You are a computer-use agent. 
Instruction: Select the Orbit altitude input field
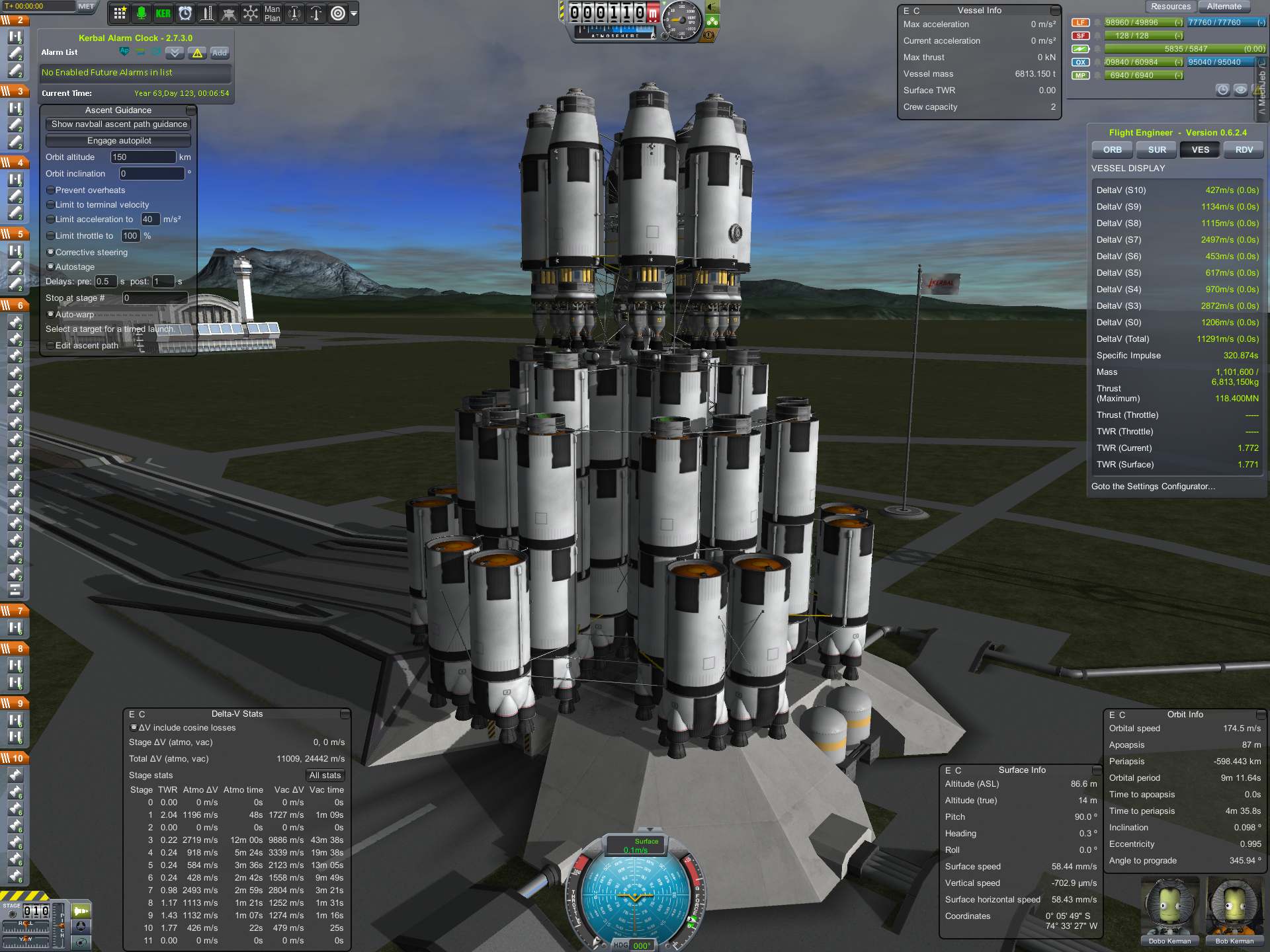[x=143, y=157]
